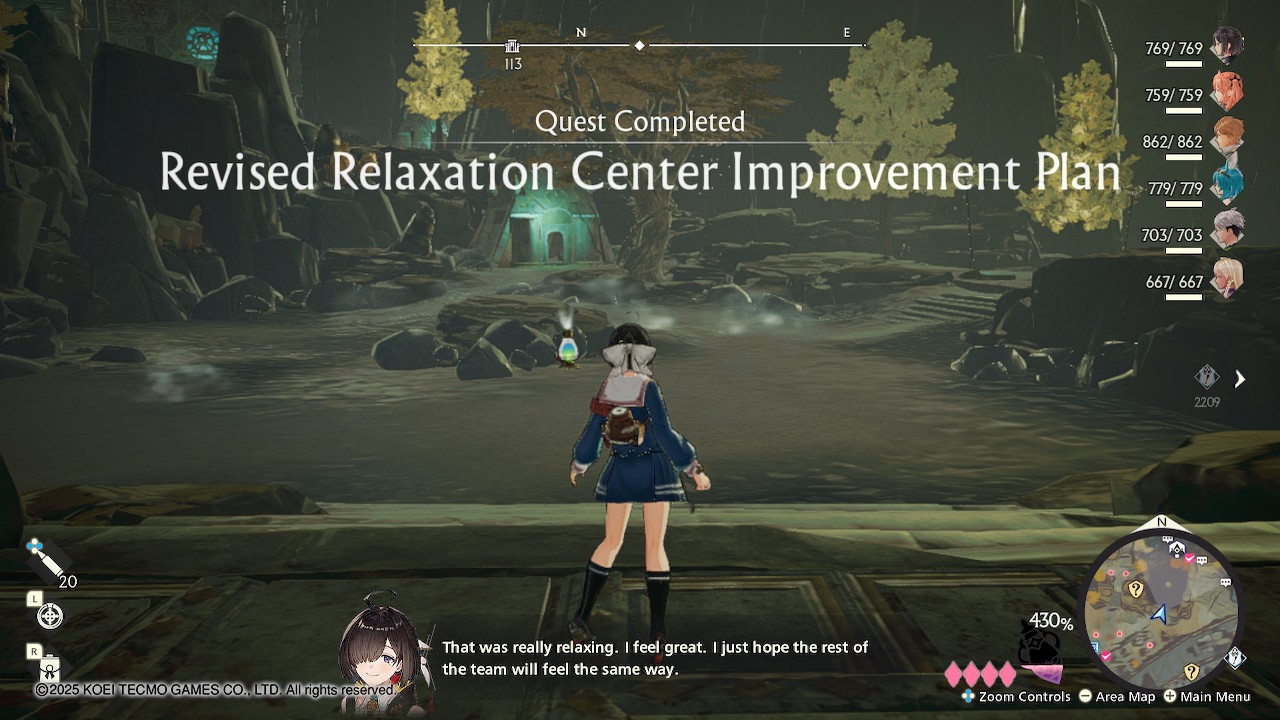This screenshot has width=1280, height=720.
Task: Click the landmark icon on the compass bar
Action: 512,46
